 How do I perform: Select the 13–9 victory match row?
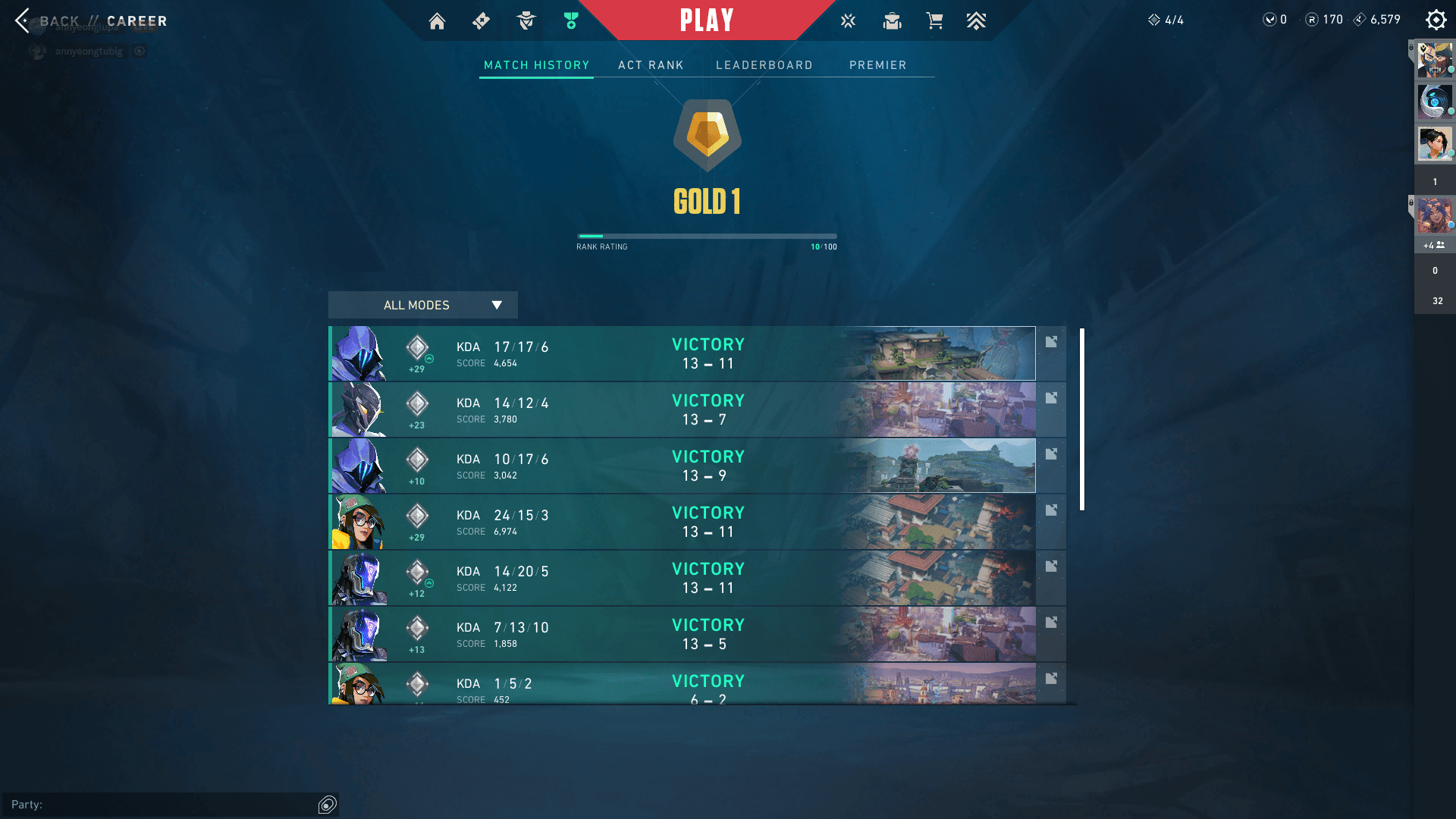(x=682, y=466)
